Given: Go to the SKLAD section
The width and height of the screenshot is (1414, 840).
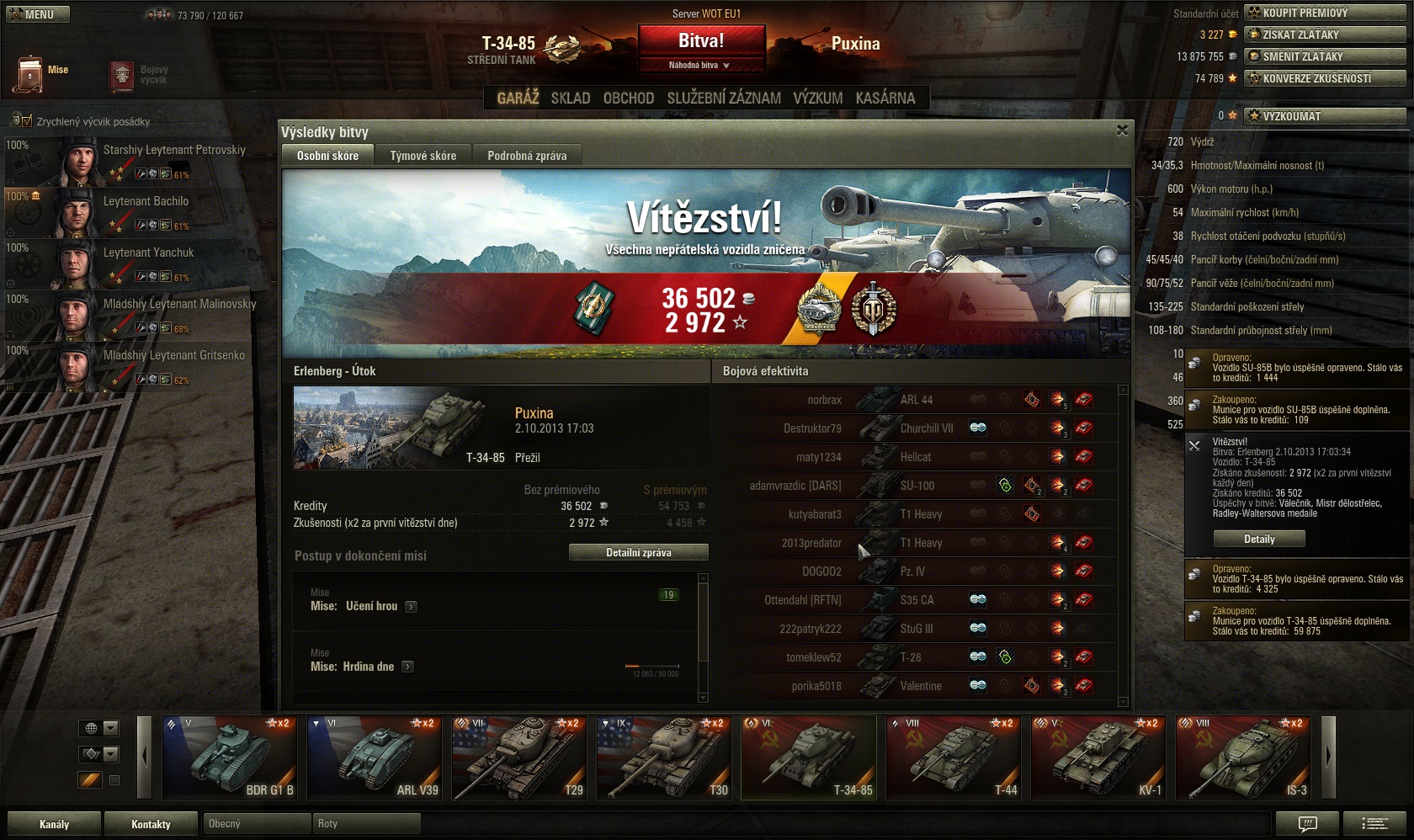Looking at the screenshot, I should [571, 98].
